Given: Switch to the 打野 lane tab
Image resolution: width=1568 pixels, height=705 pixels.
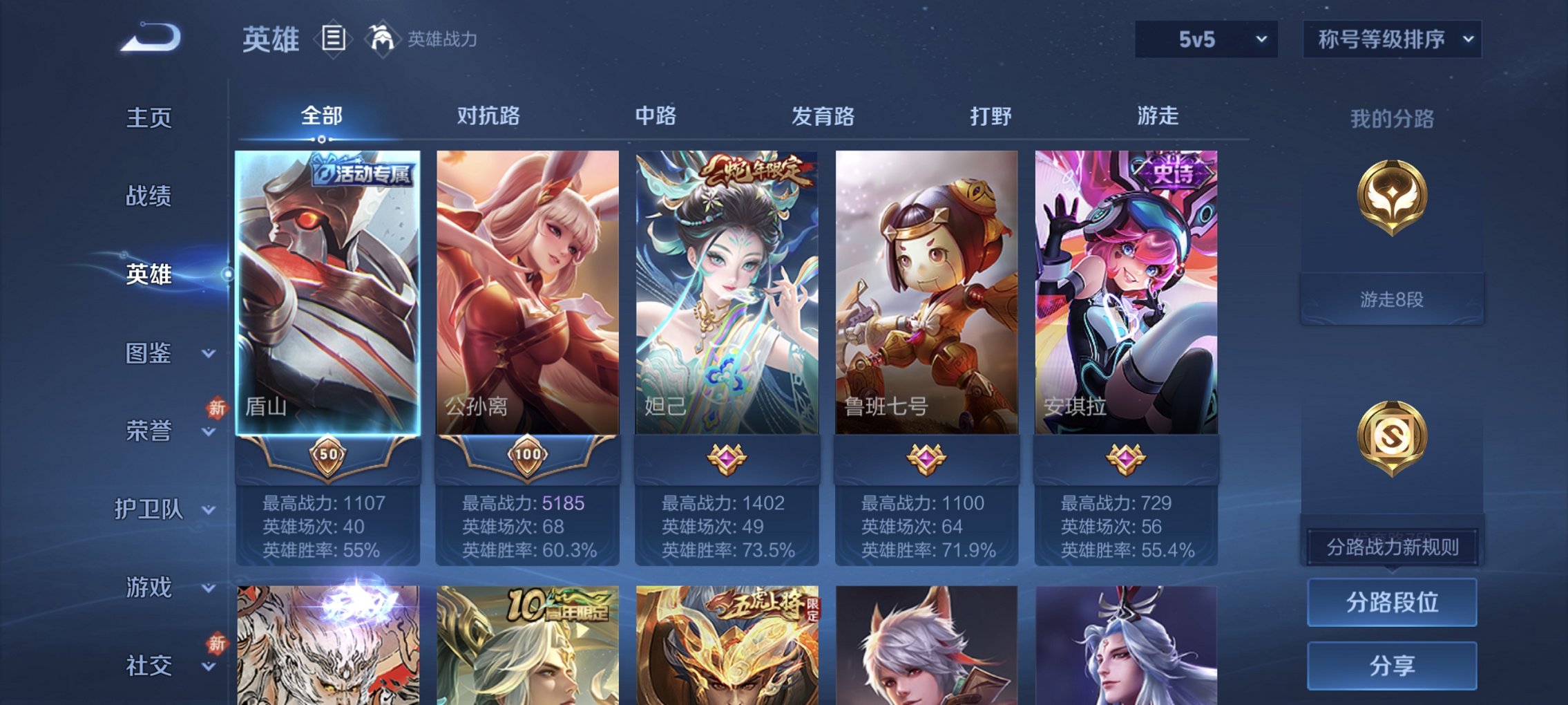Looking at the screenshot, I should pos(991,117).
